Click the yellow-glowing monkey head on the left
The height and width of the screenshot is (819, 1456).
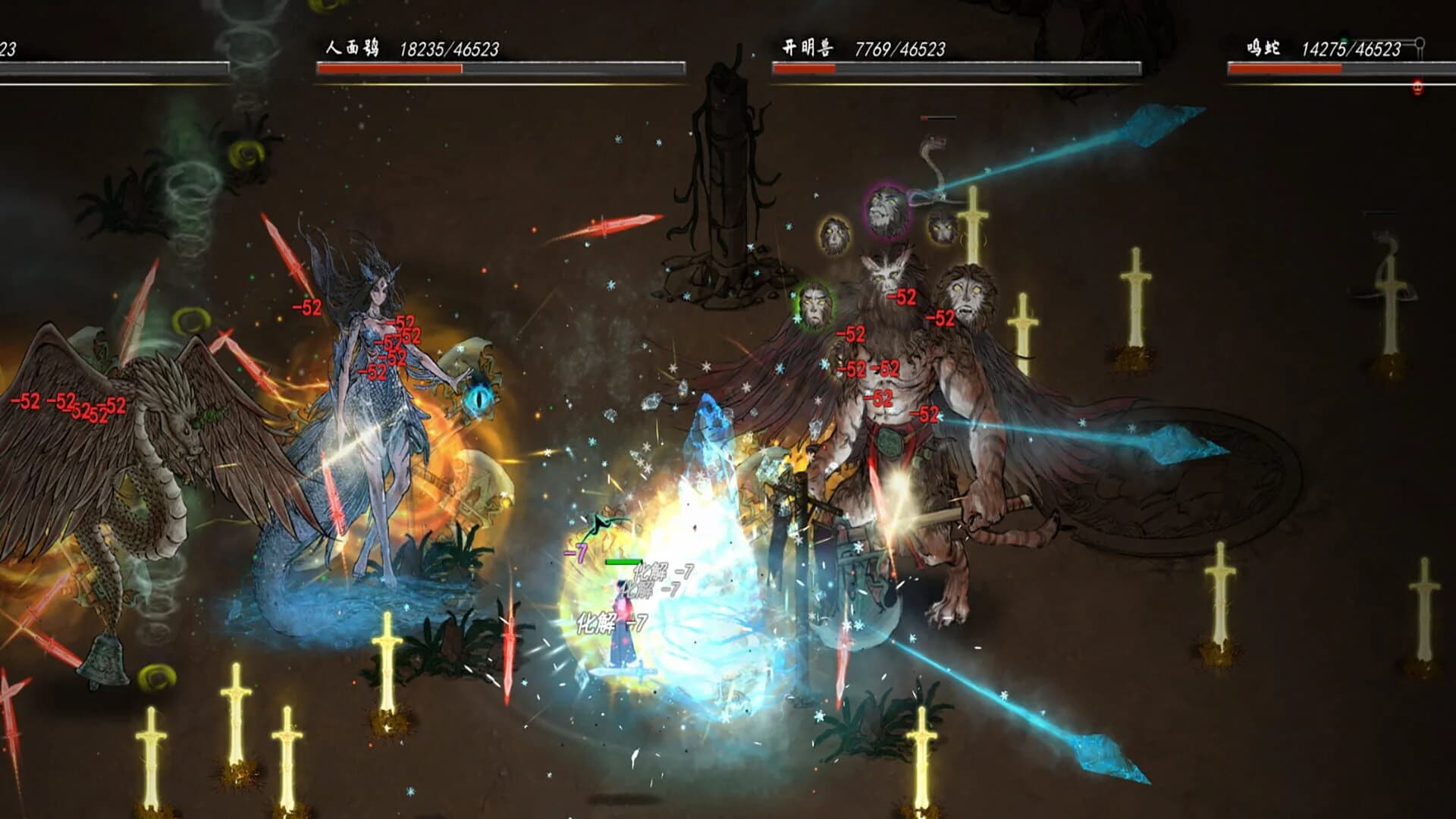834,235
